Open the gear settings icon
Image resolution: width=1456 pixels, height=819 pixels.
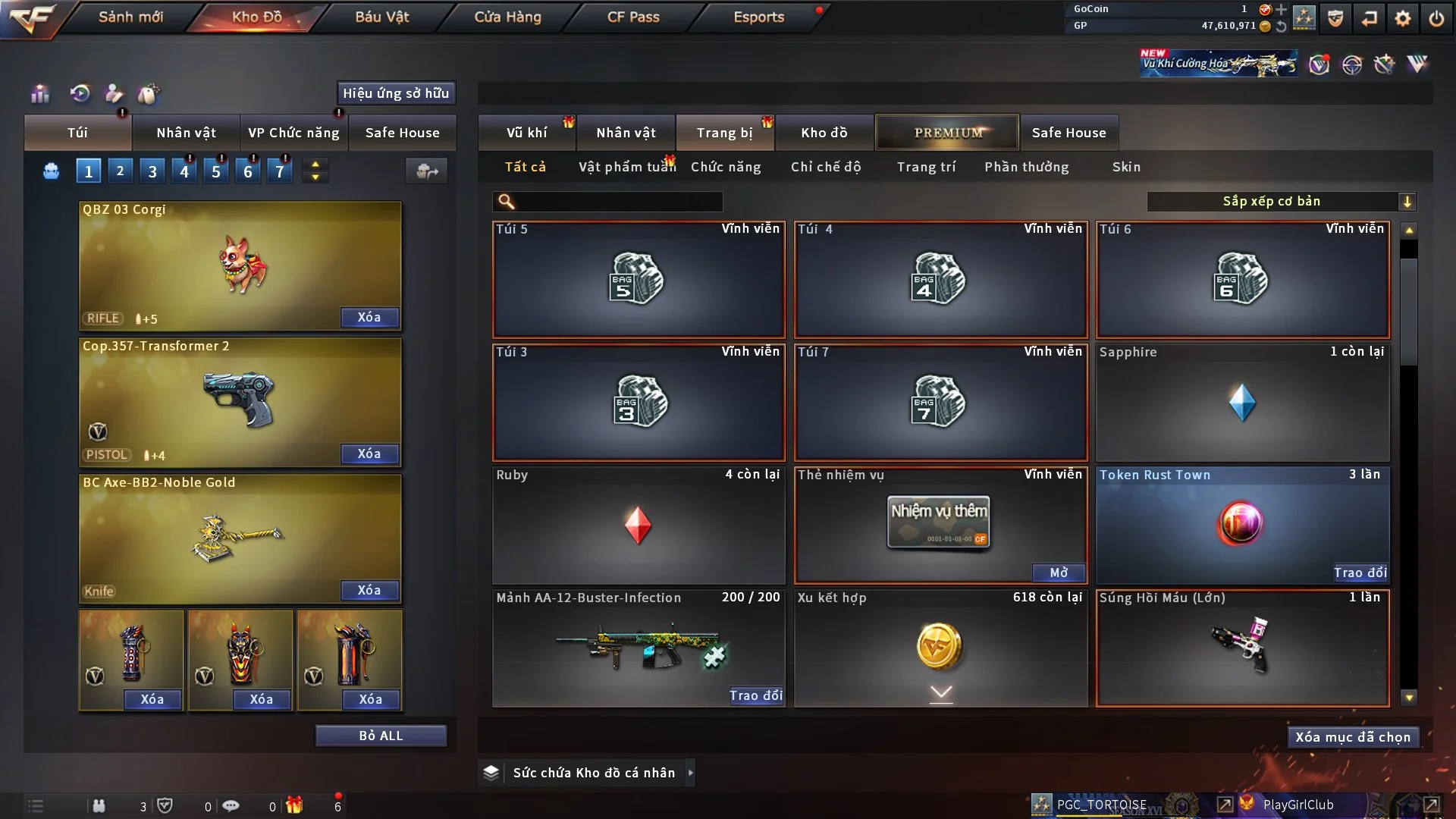pyautogui.click(x=1403, y=18)
